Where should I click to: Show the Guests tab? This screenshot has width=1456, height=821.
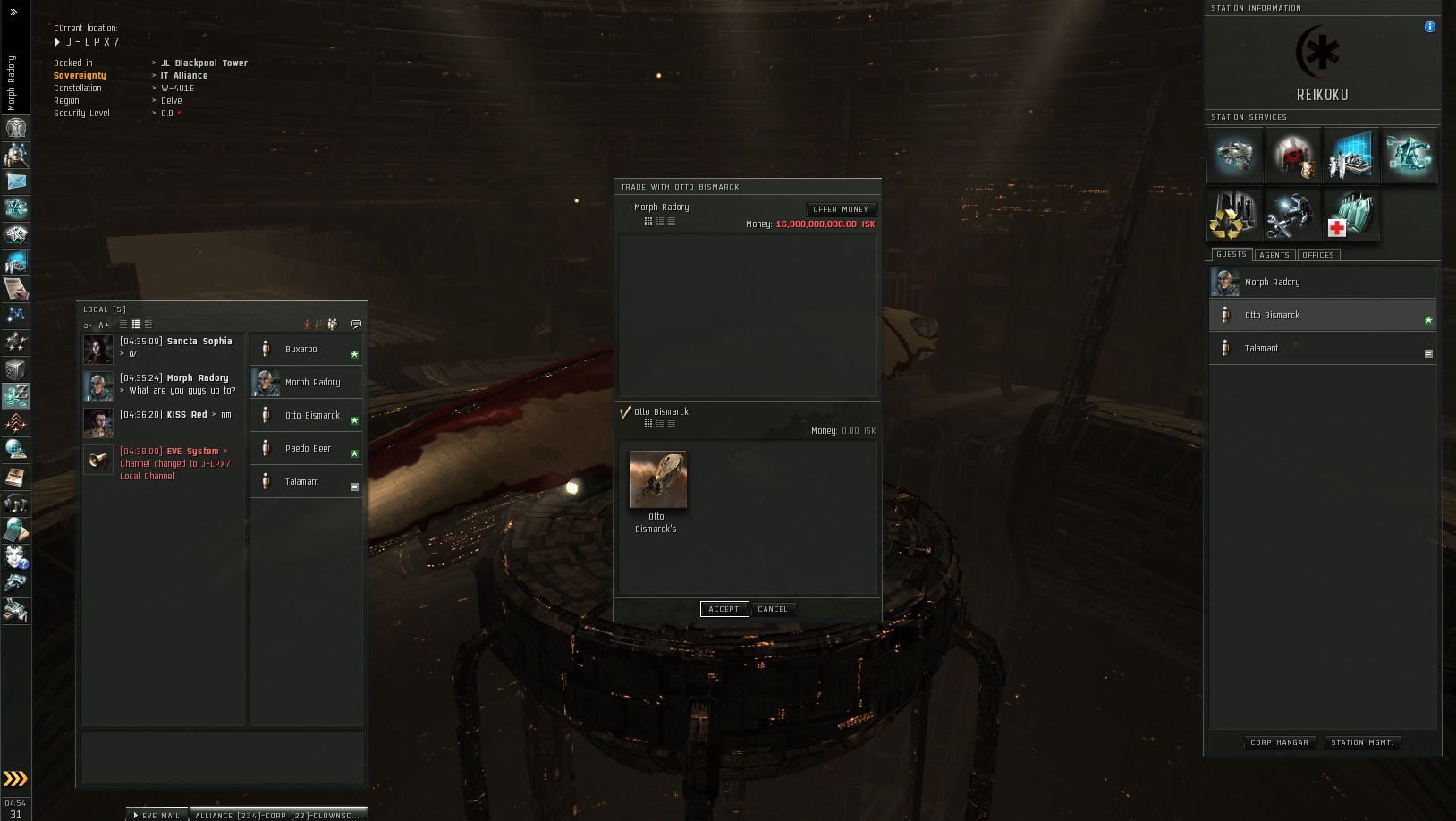pyautogui.click(x=1232, y=255)
